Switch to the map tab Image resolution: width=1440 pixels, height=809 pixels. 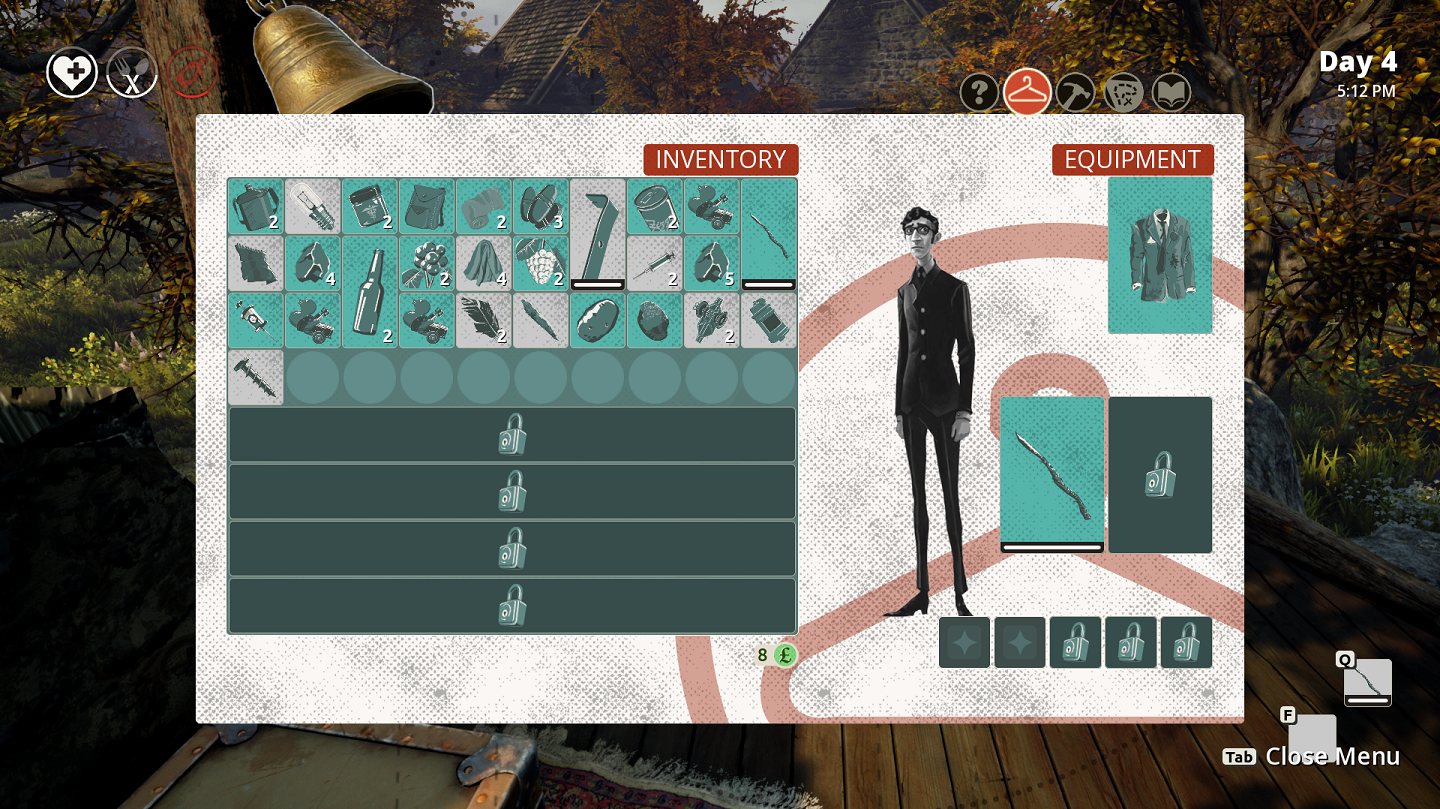[1124, 92]
